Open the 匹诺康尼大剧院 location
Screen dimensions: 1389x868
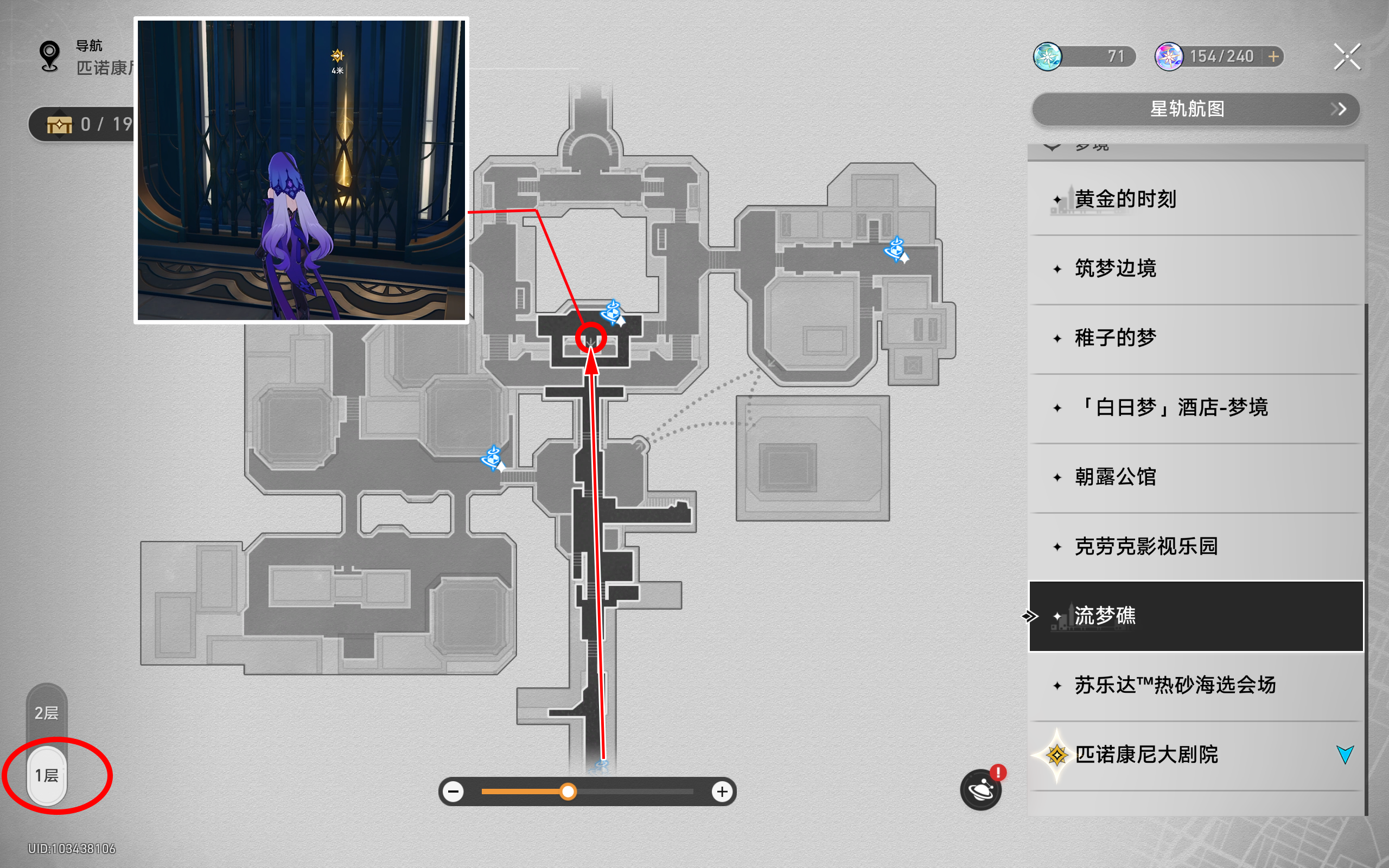[1195, 755]
